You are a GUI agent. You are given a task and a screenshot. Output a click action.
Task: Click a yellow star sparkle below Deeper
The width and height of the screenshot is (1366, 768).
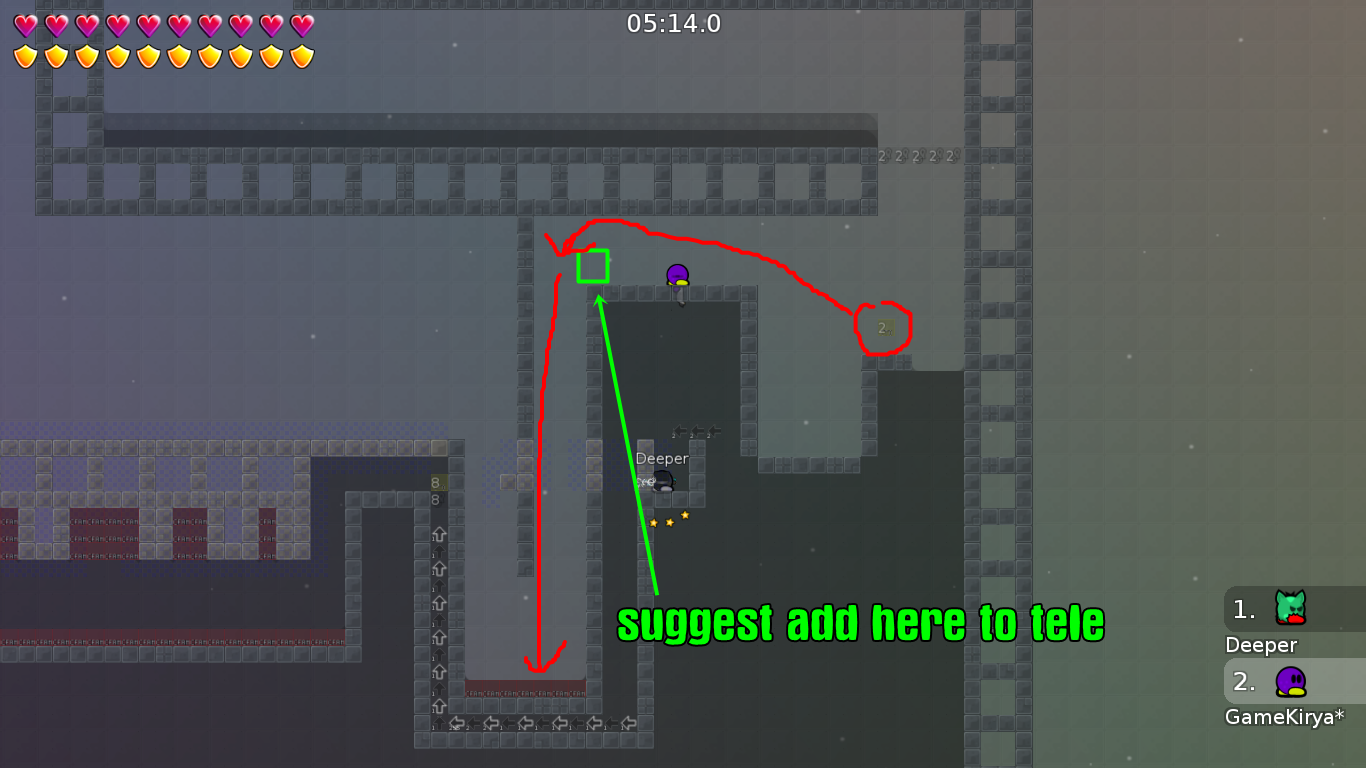[x=669, y=521]
